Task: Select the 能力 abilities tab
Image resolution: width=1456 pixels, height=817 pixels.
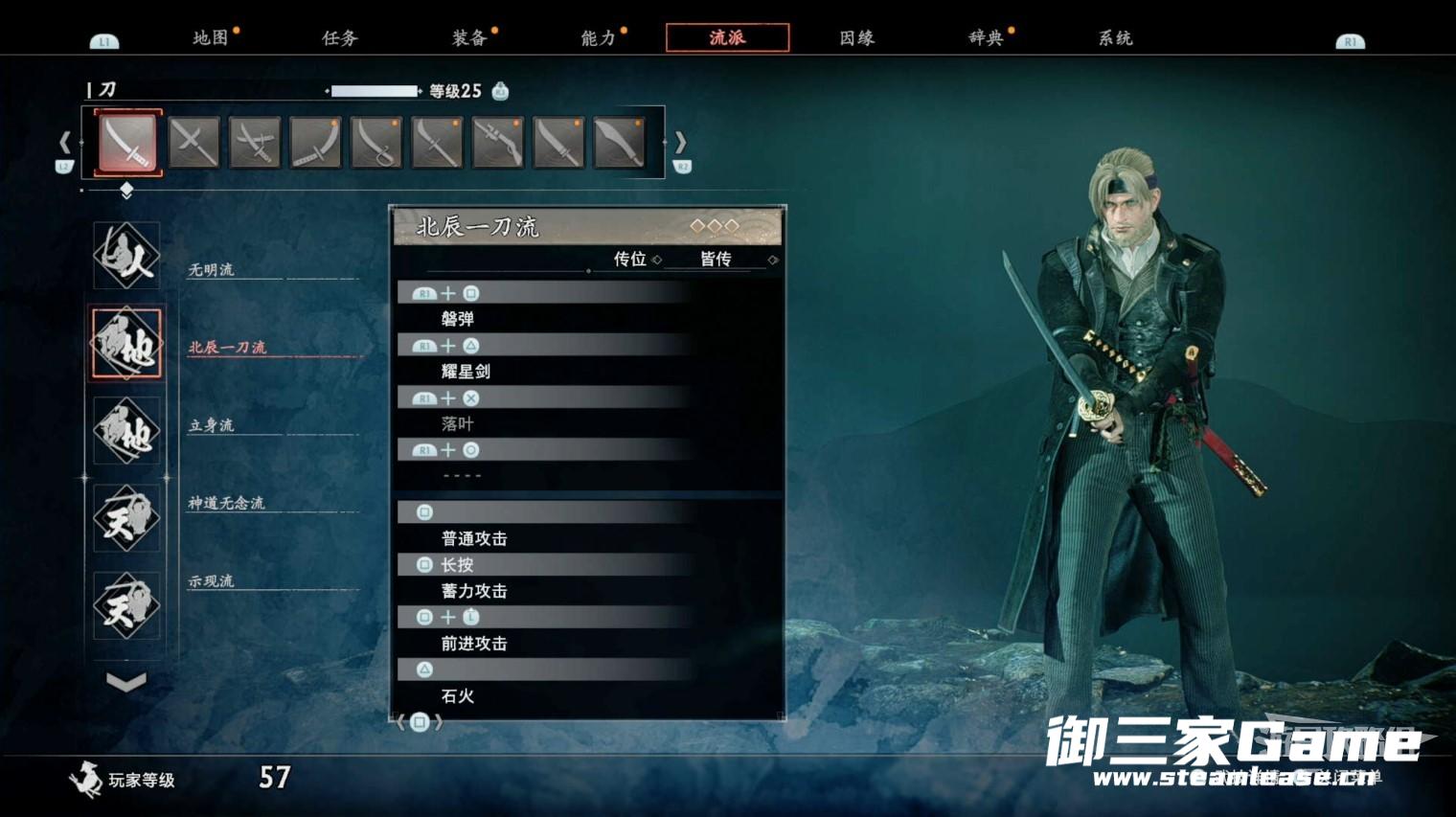Action: click(x=599, y=38)
